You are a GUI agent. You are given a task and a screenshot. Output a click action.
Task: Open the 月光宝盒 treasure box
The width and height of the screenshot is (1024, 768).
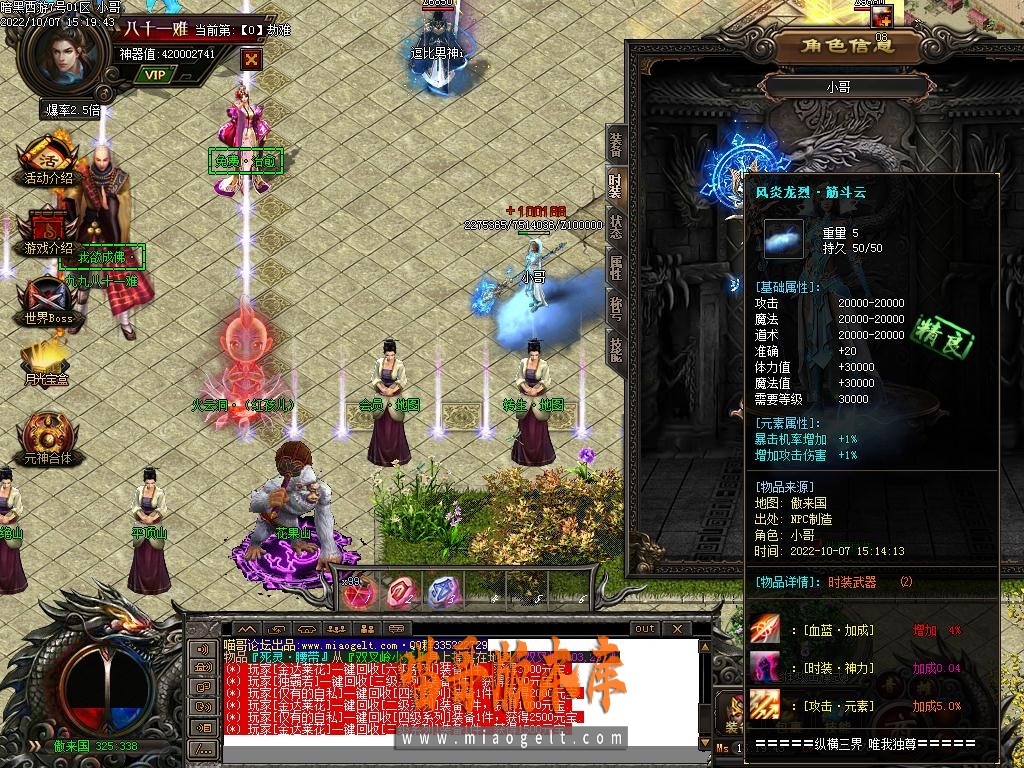(47, 362)
